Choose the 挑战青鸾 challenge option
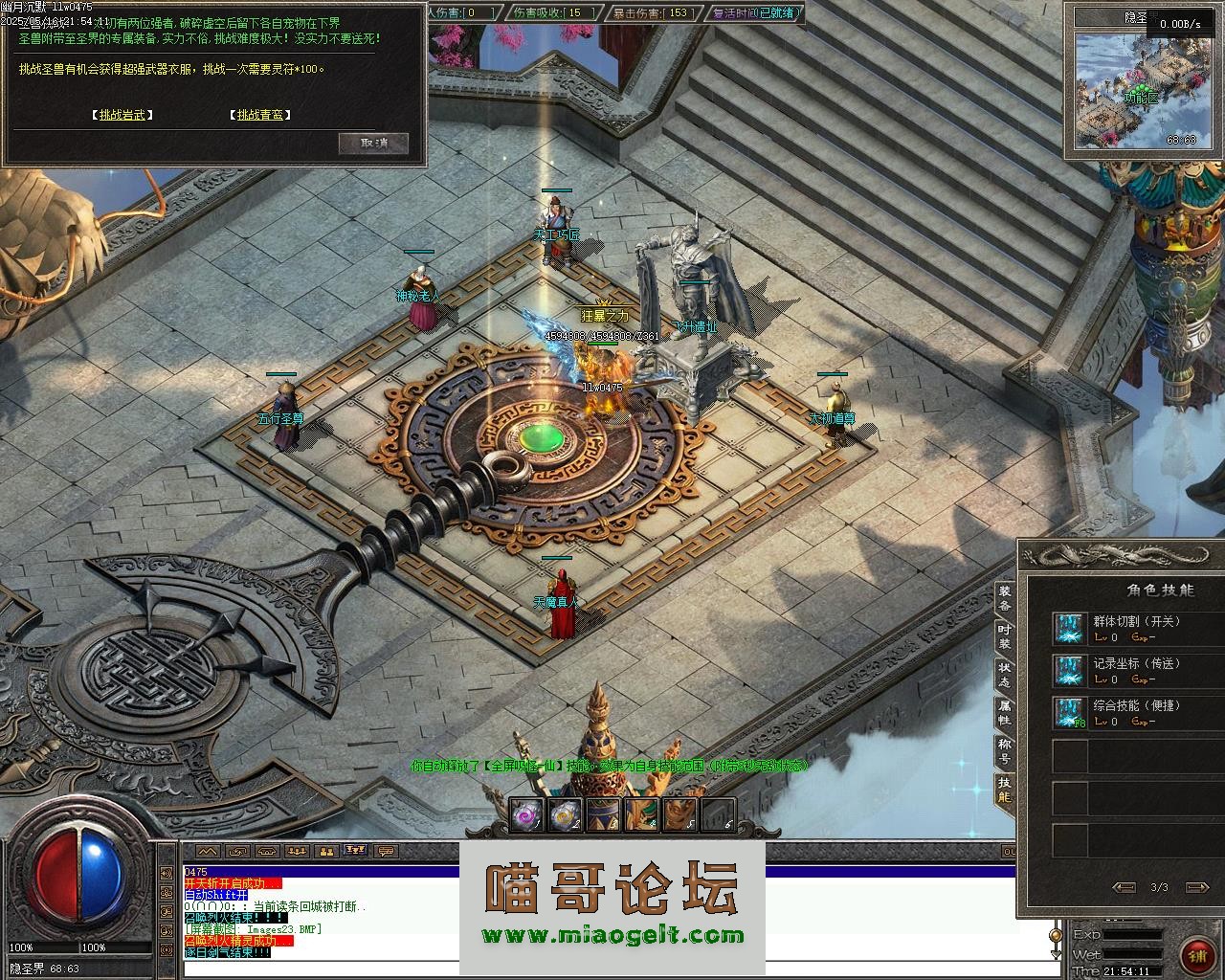This screenshot has width=1225, height=980. [x=259, y=115]
